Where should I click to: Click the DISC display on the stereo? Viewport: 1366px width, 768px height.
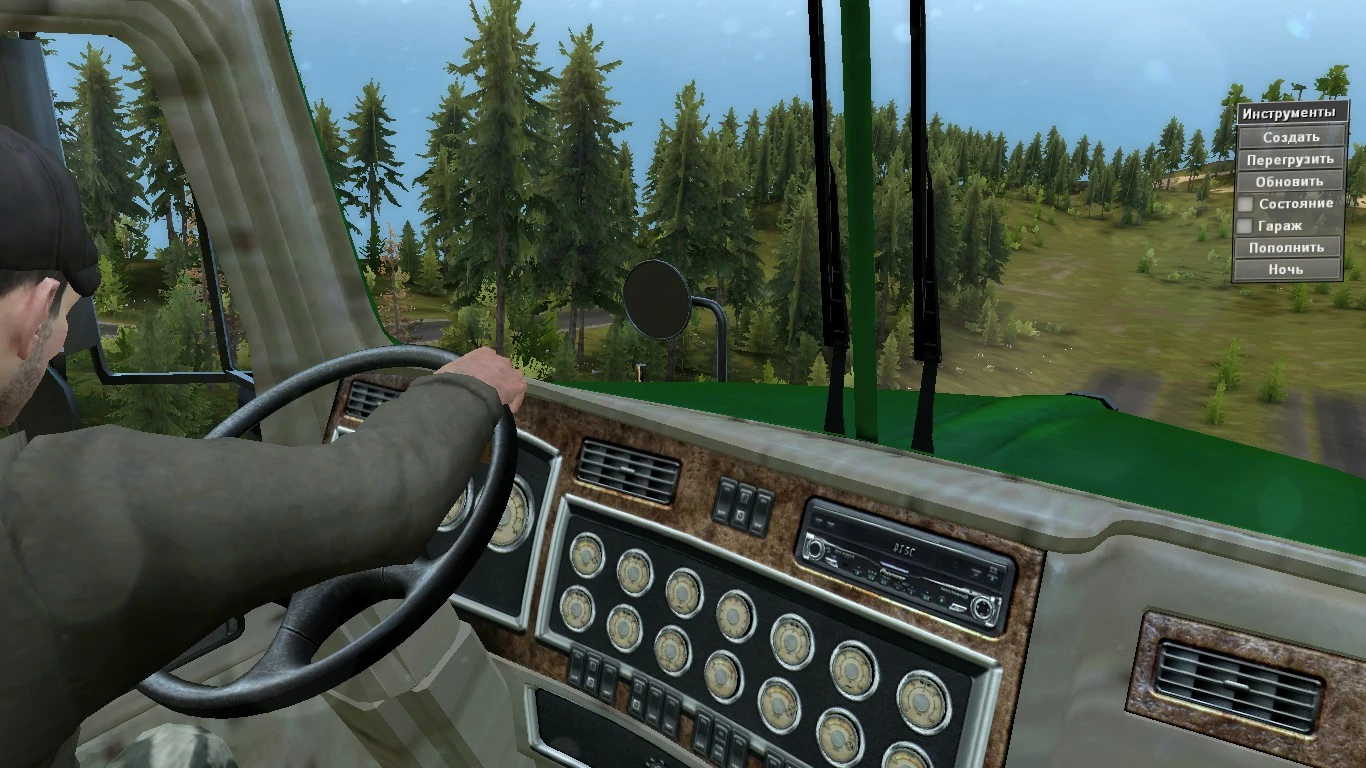906,549
